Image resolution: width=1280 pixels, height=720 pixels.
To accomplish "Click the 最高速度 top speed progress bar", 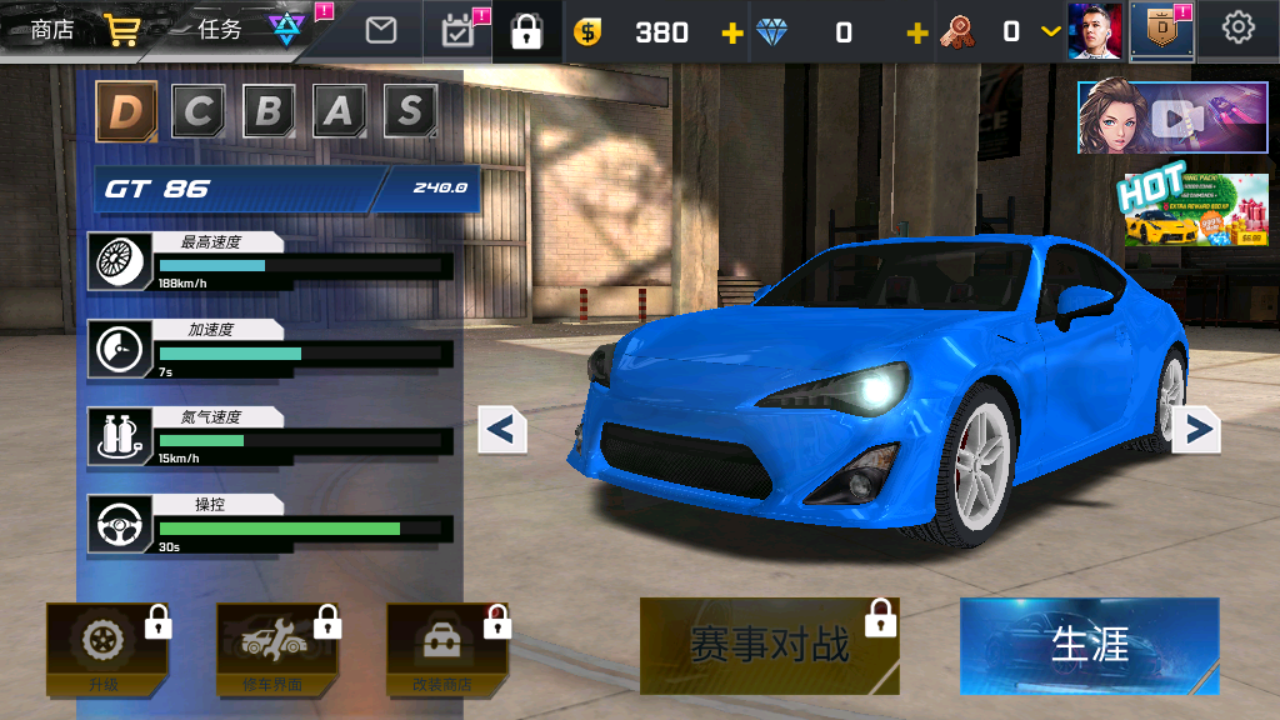I will pyautogui.click(x=297, y=266).
